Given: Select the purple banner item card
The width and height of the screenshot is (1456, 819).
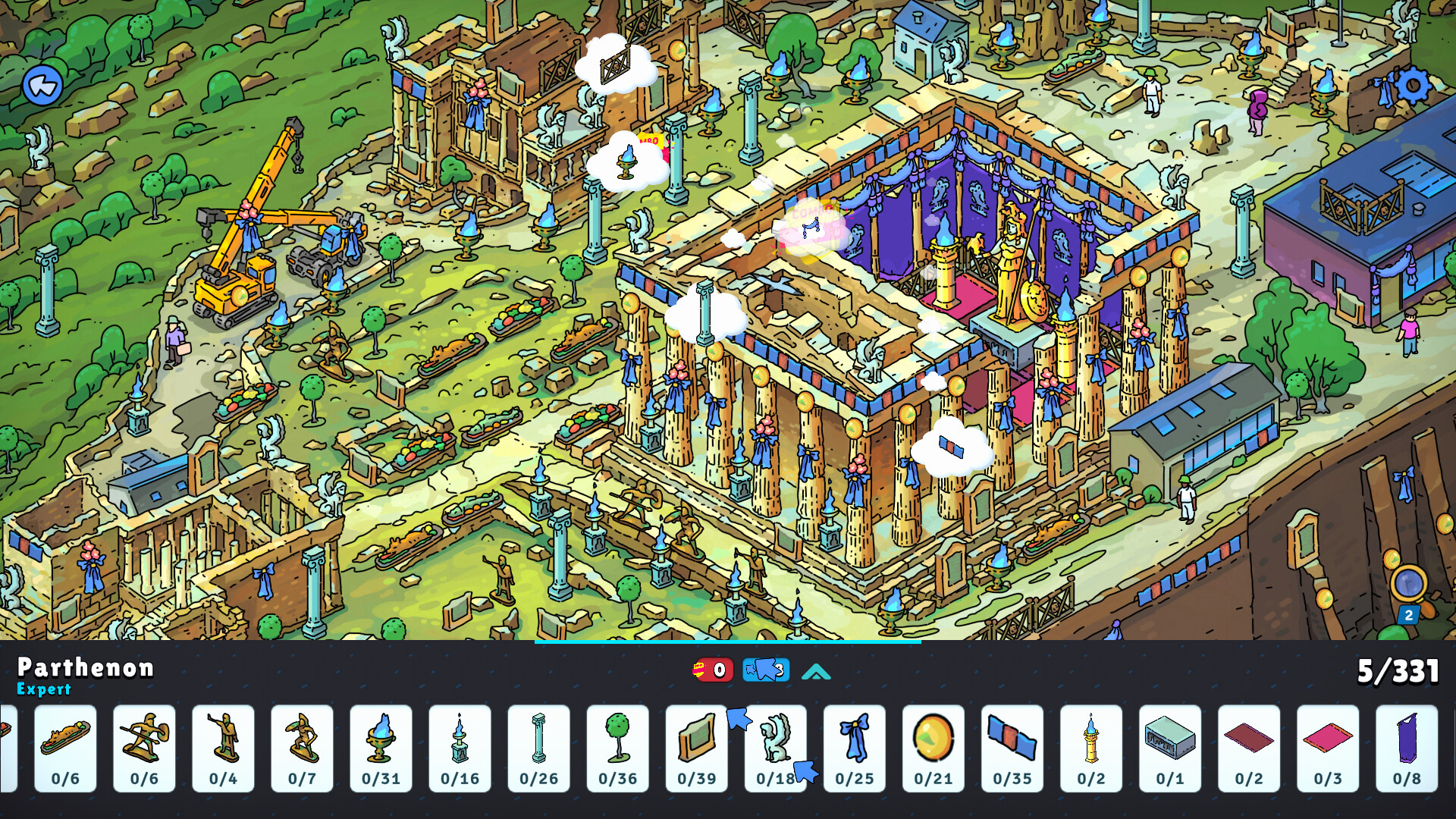Looking at the screenshot, I should pos(1407,747).
